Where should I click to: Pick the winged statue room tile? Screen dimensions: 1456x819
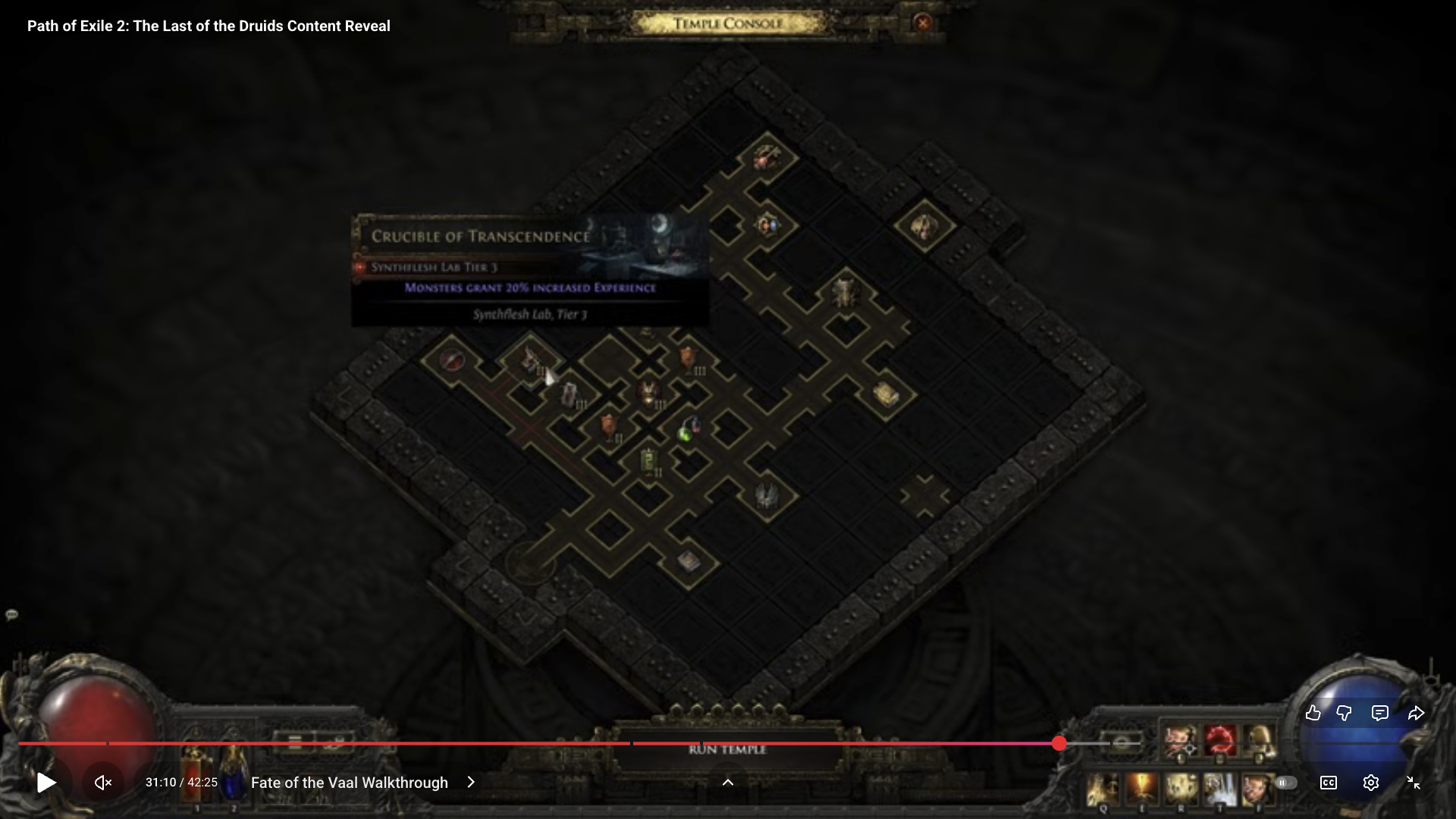pos(767,495)
